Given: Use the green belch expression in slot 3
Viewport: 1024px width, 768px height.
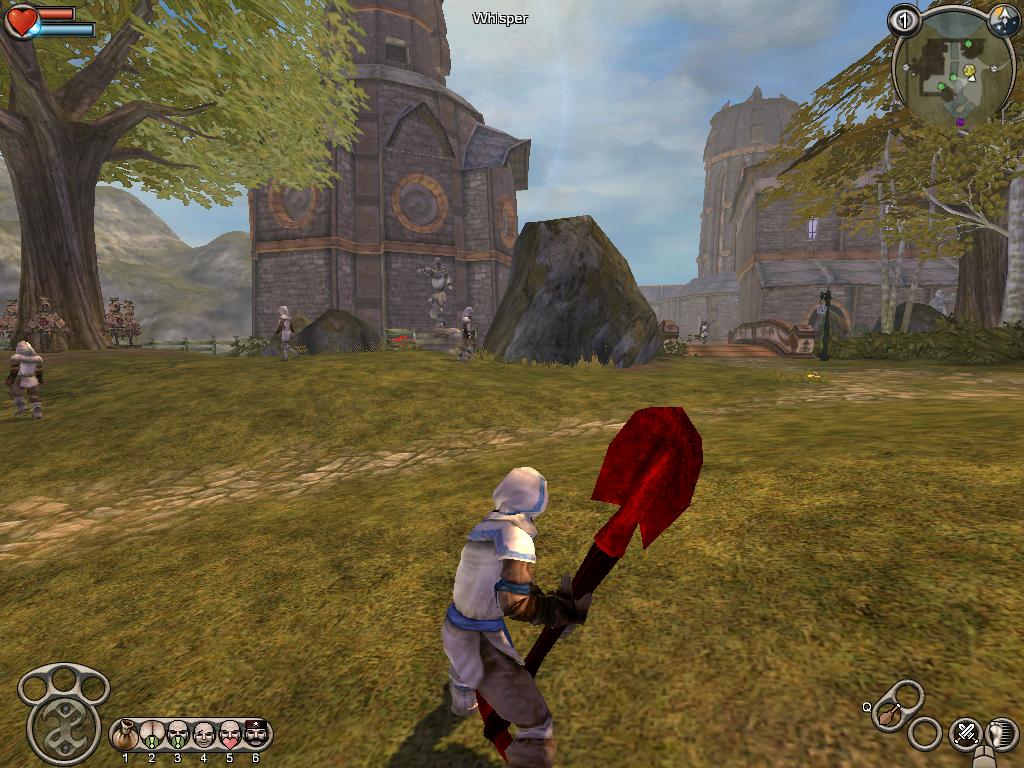Looking at the screenshot, I should point(178,736).
